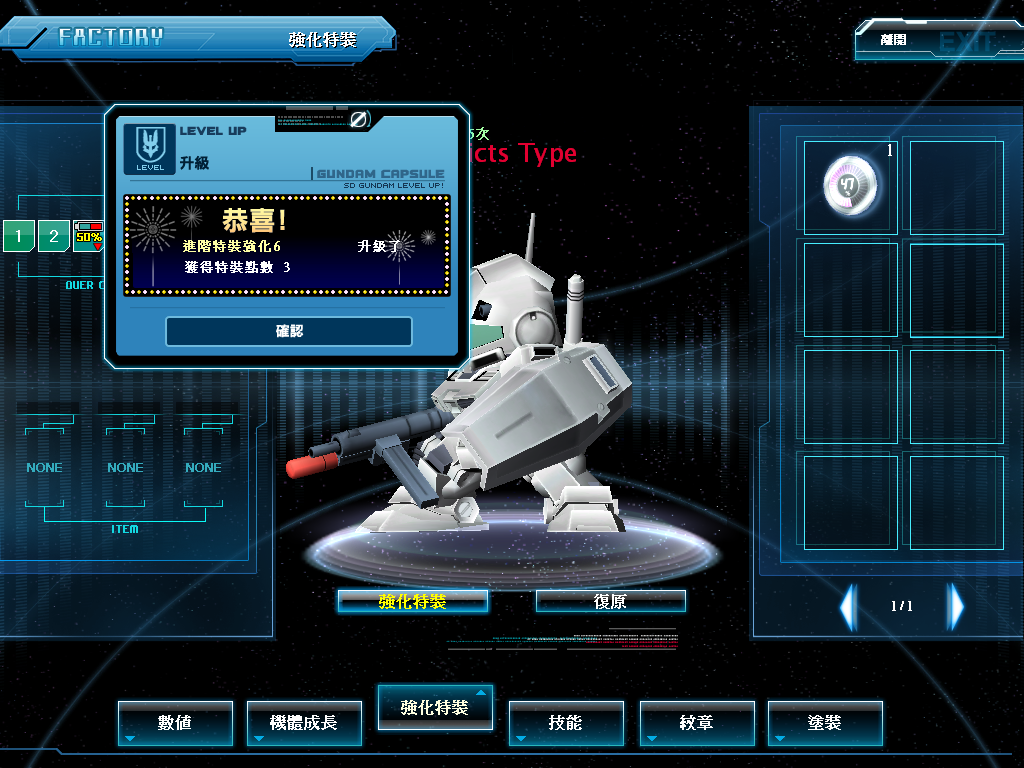Go to the previous inventory page arrow
1024x768 pixels.
click(x=848, y=606)
